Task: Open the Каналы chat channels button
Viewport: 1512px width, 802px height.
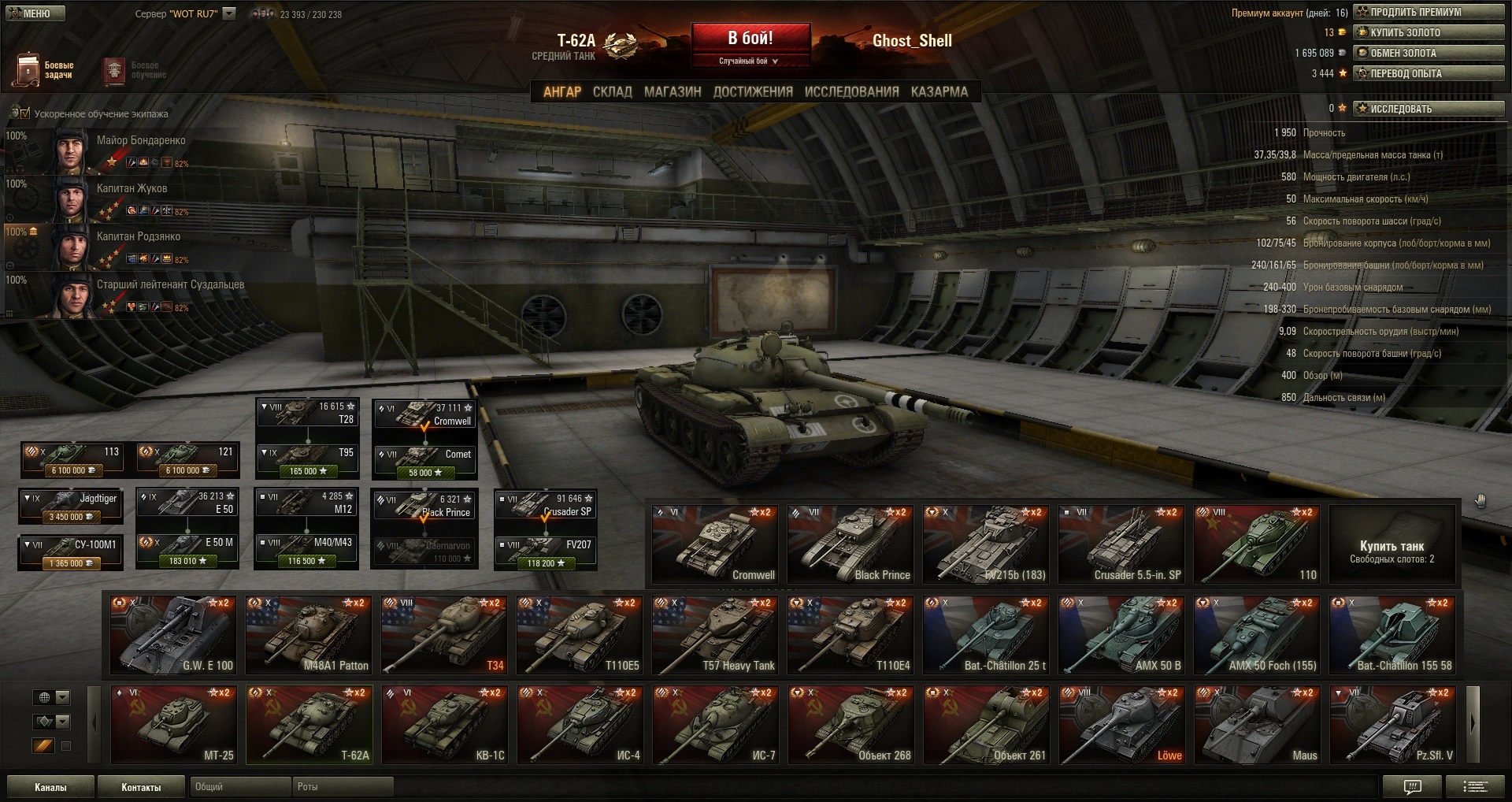Action: click(50, 787)
